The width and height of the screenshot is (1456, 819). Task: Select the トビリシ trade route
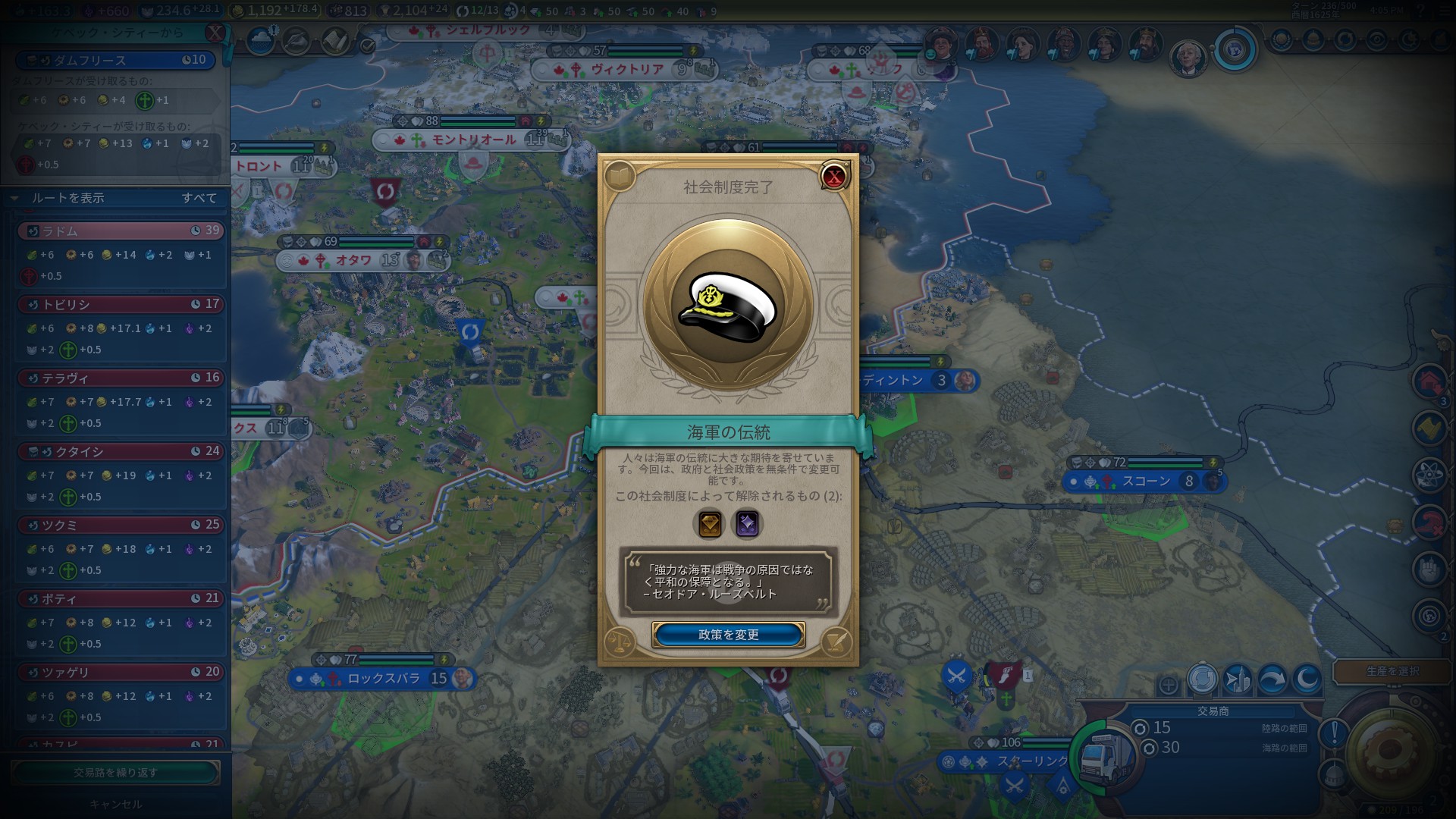tap(121, 304)
